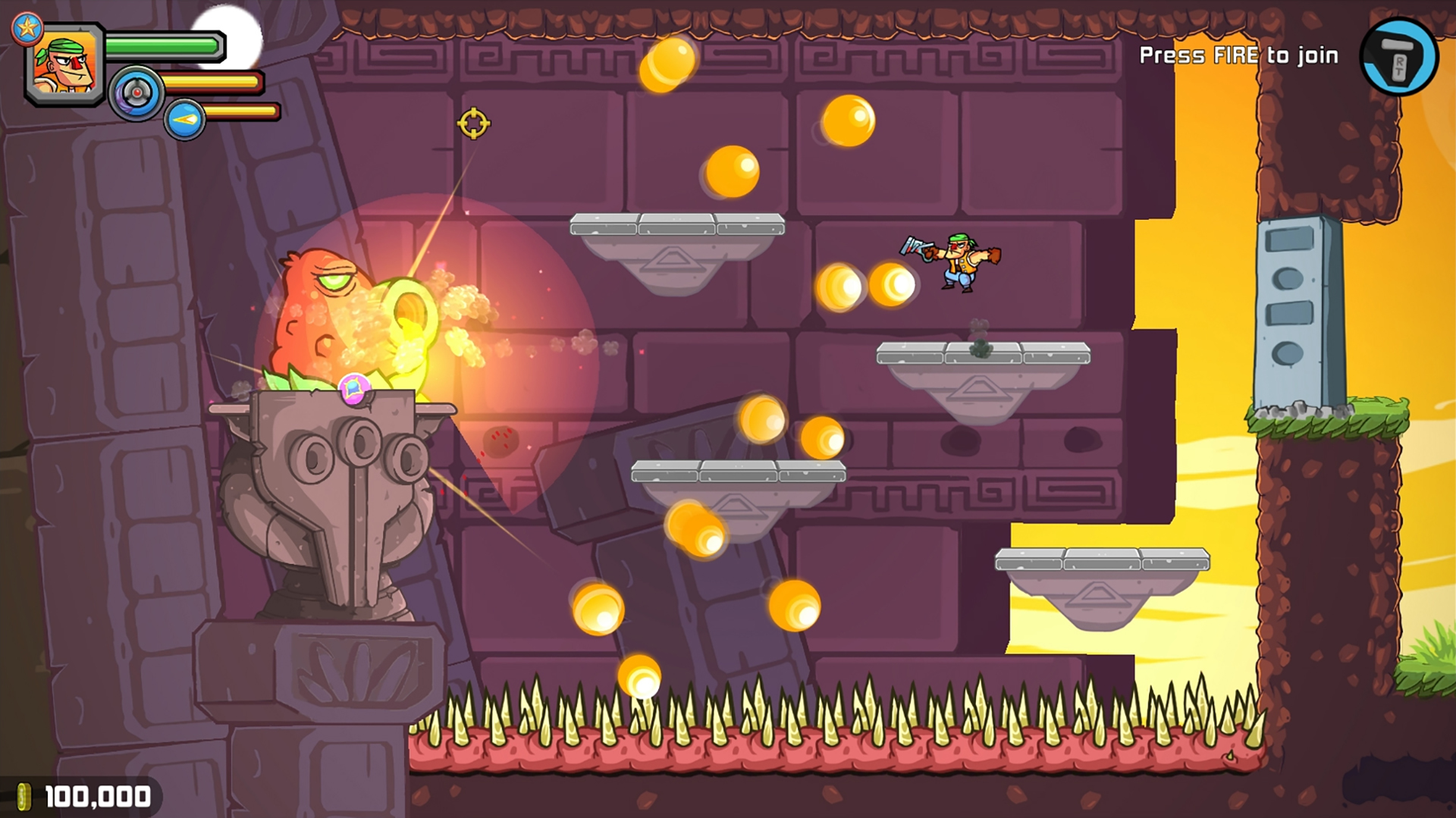The width and height of the screenshot is (1456, 818).
Task: Click the player's portrait in the HUD
Action: coord(64,64)
